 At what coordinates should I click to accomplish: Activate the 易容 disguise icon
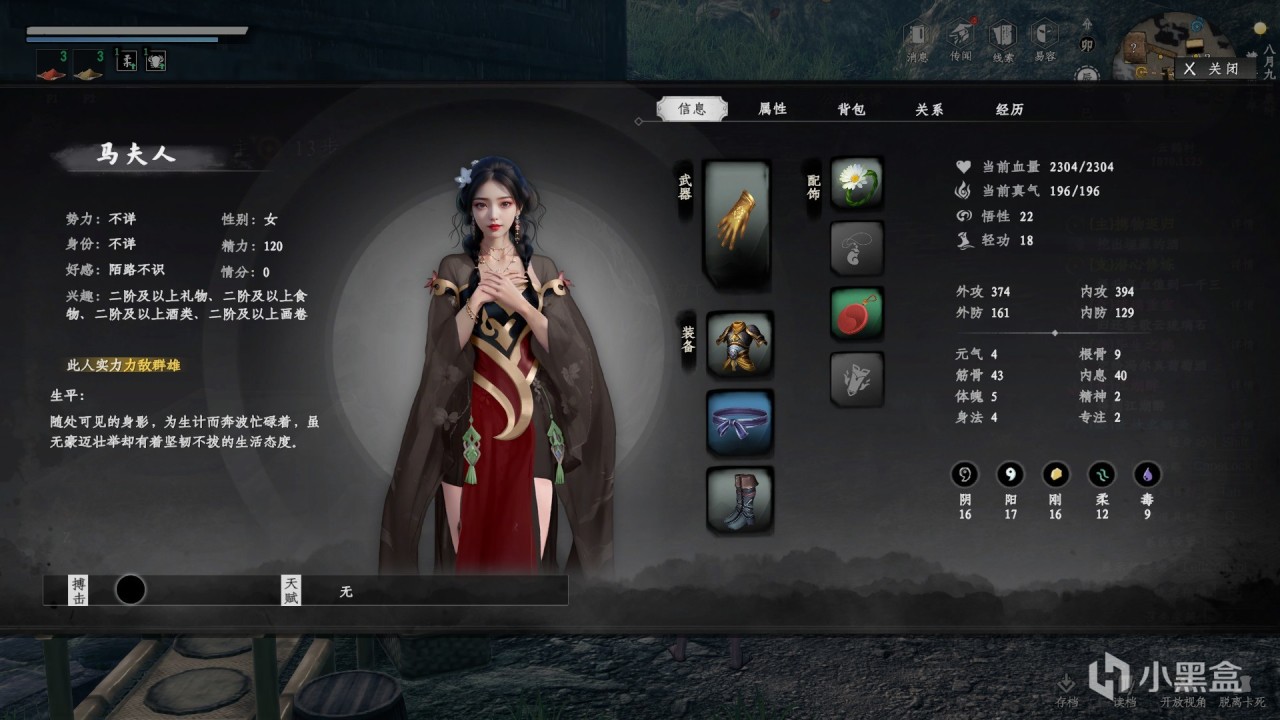click(x=1045, y=41)
